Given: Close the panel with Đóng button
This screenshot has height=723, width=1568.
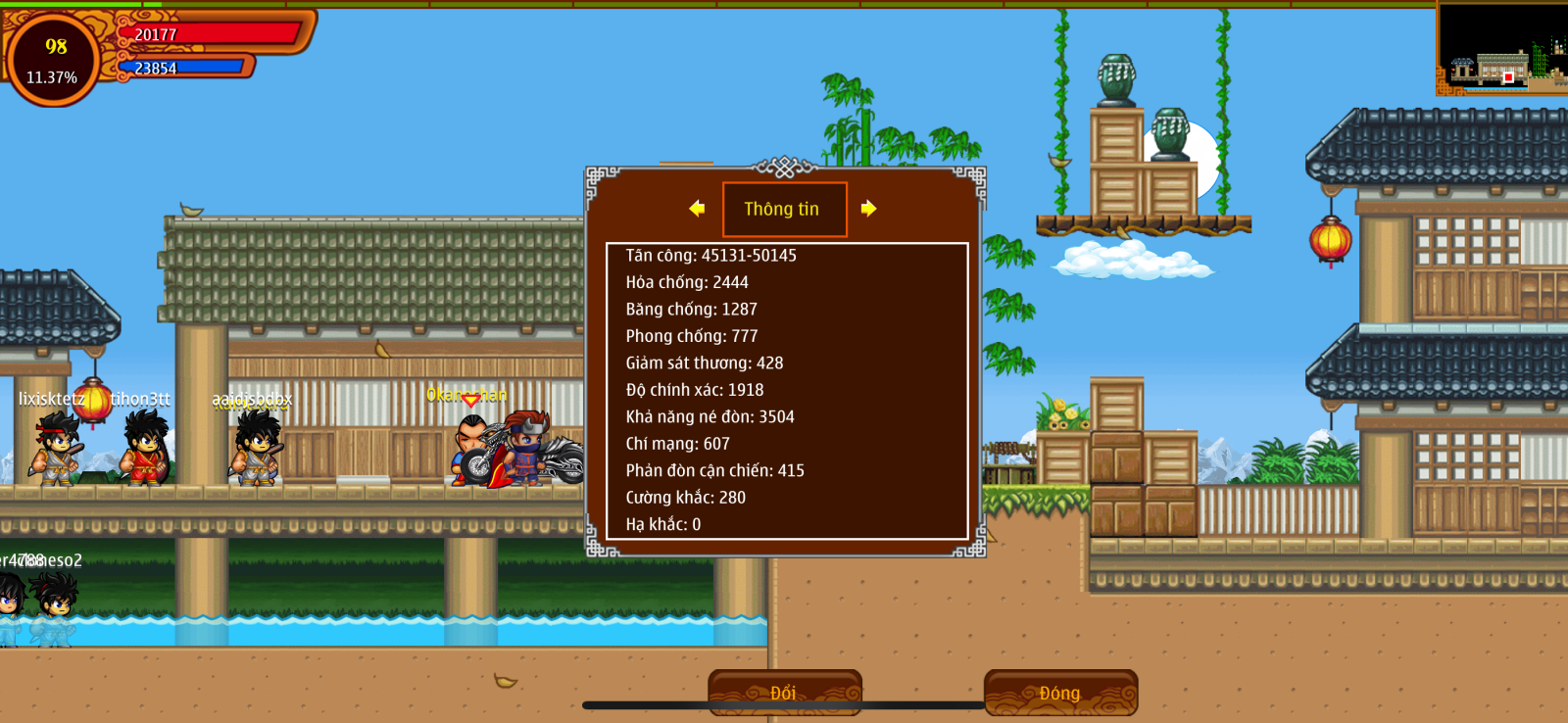Looking at the screenshot, I should 1060,693.
